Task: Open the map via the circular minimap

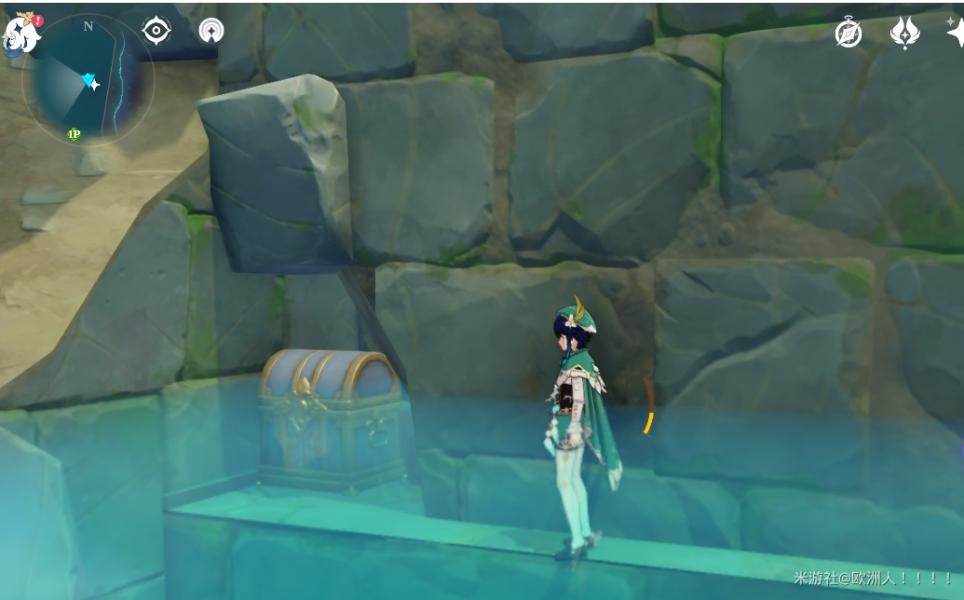Action: (x=88, y=78)
